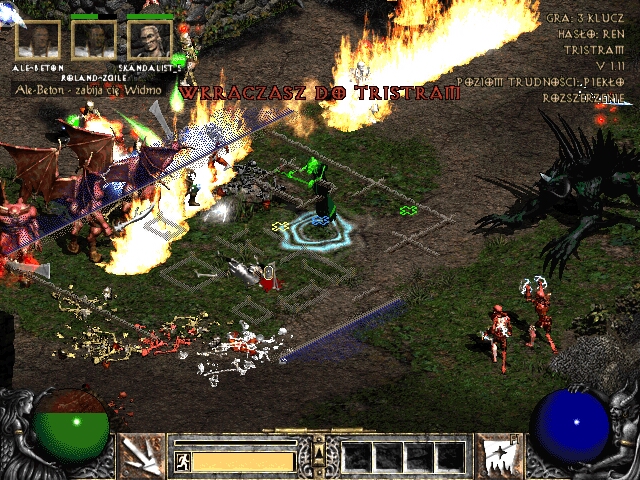Click Roland-Zgile's party portrait

click(x=94, y=39)
